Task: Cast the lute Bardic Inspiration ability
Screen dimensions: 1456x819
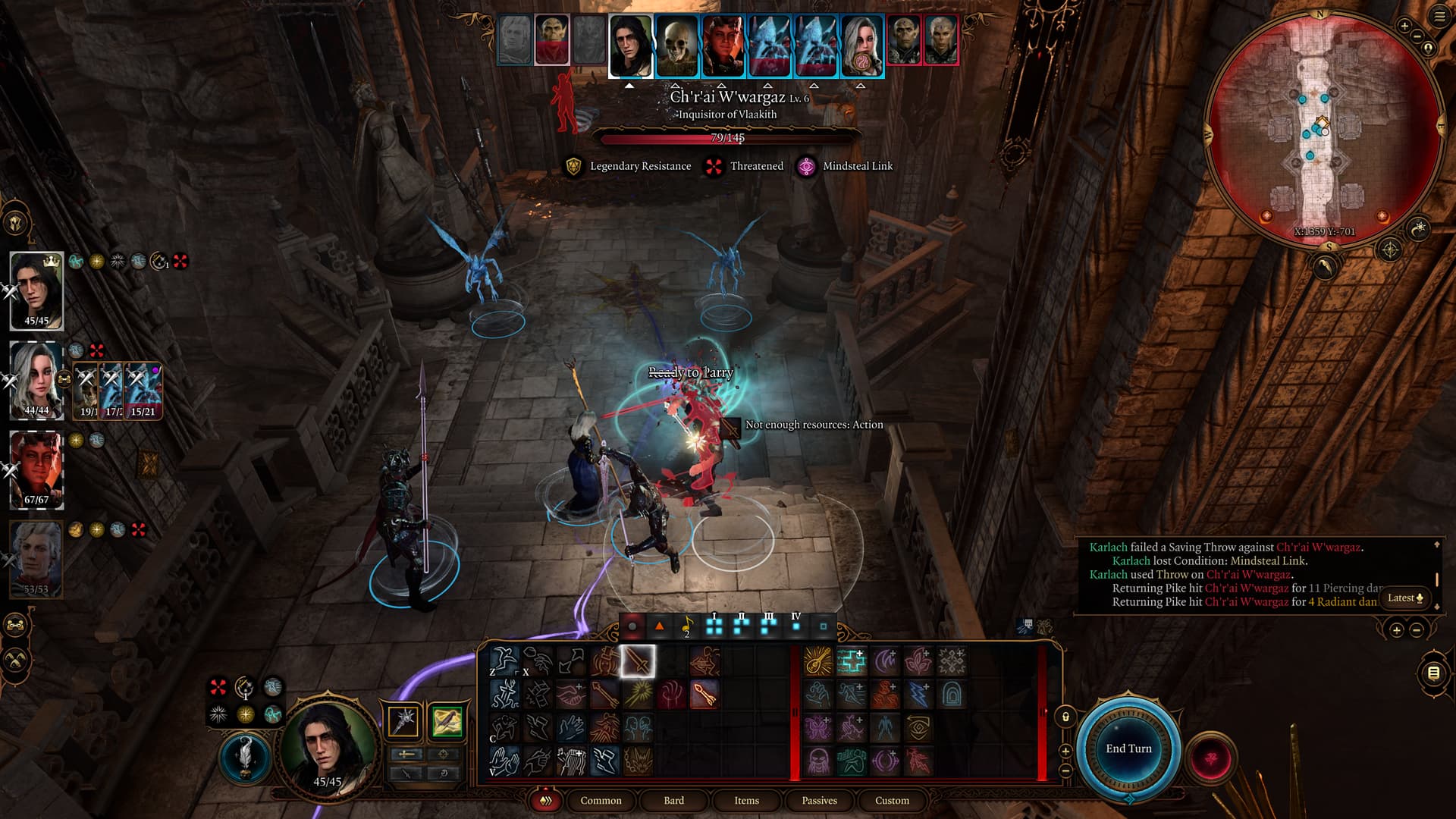Action: tap(817, 661)
